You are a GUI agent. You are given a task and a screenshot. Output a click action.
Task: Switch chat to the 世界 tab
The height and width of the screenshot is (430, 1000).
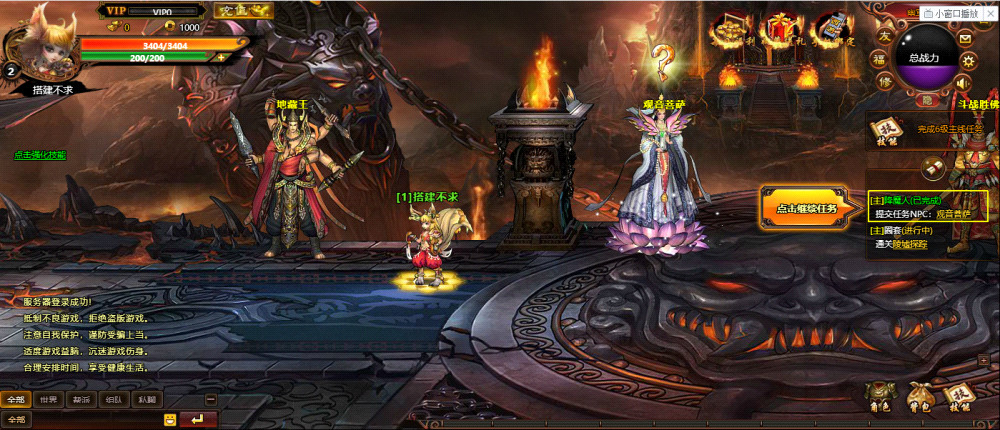[x=46, y=399]
